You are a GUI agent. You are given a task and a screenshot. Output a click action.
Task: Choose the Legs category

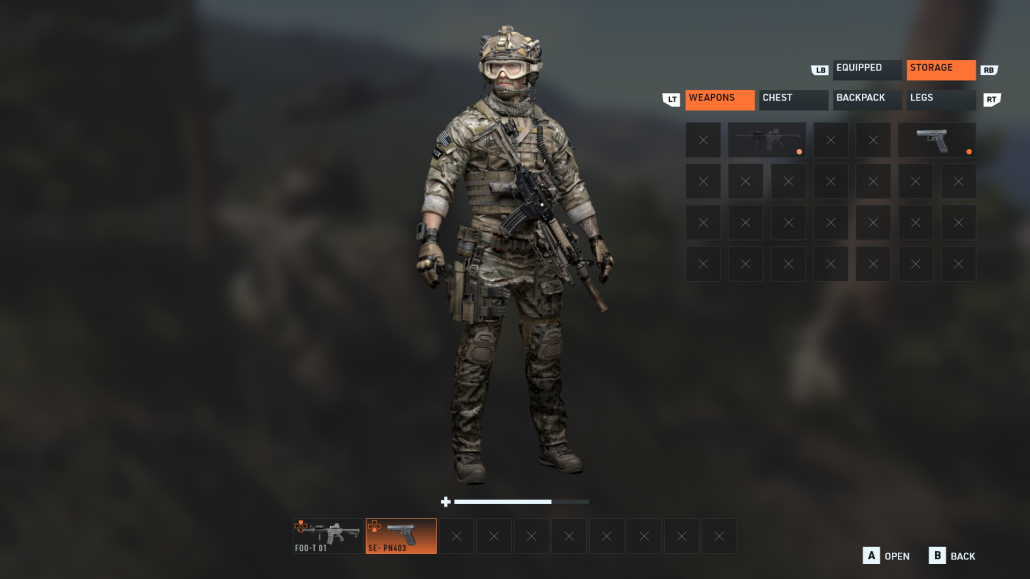pyautogui.click(x=940, y=99)
